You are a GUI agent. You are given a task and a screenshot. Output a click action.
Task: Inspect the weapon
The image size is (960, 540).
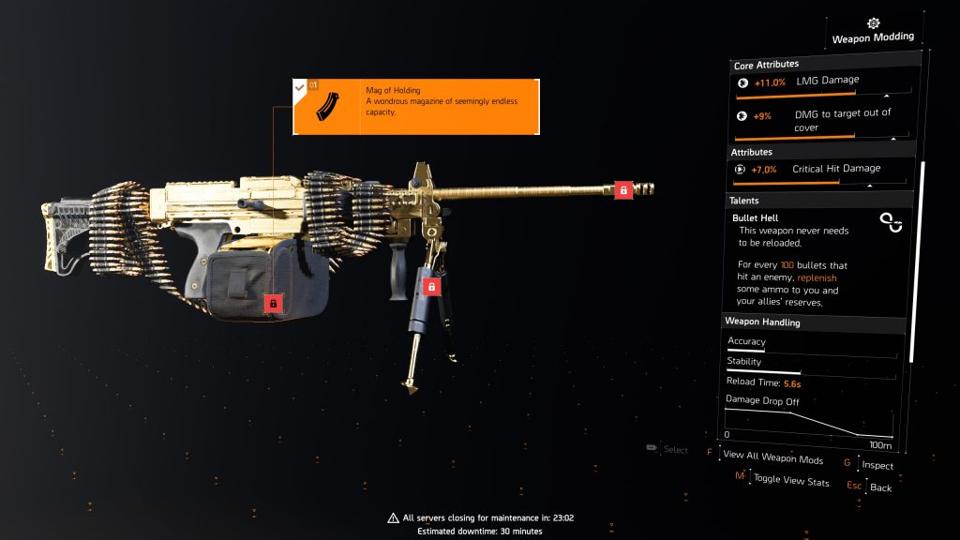pos(876,465)
